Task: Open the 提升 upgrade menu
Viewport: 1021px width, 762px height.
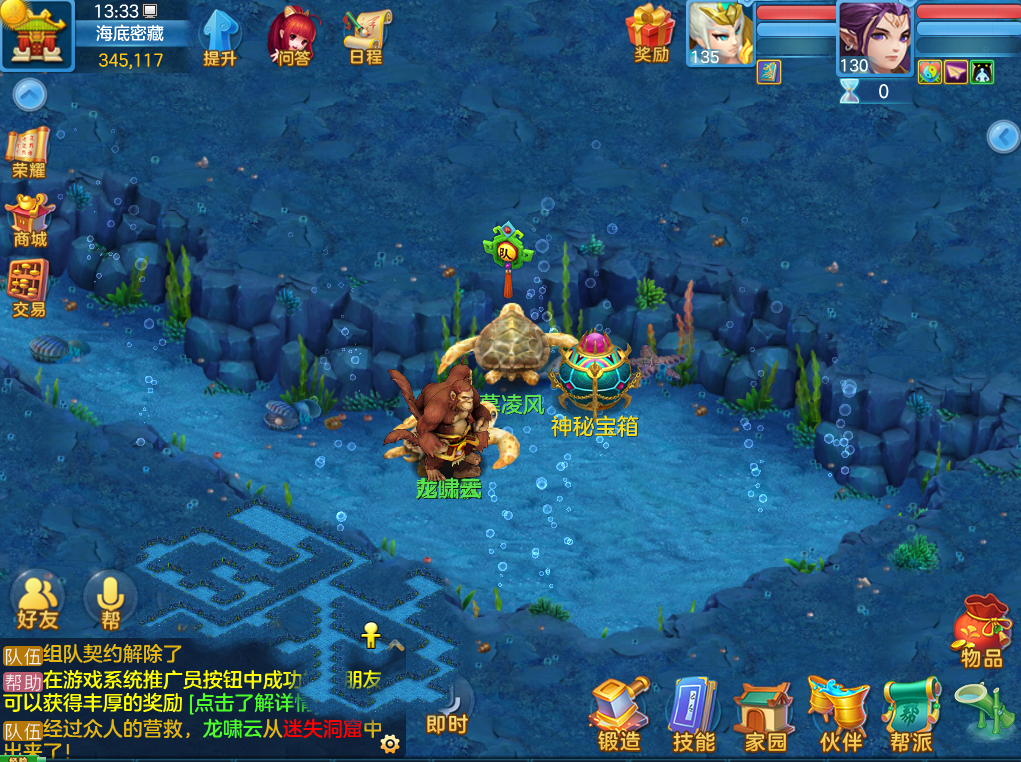Action: click(220, 37)
